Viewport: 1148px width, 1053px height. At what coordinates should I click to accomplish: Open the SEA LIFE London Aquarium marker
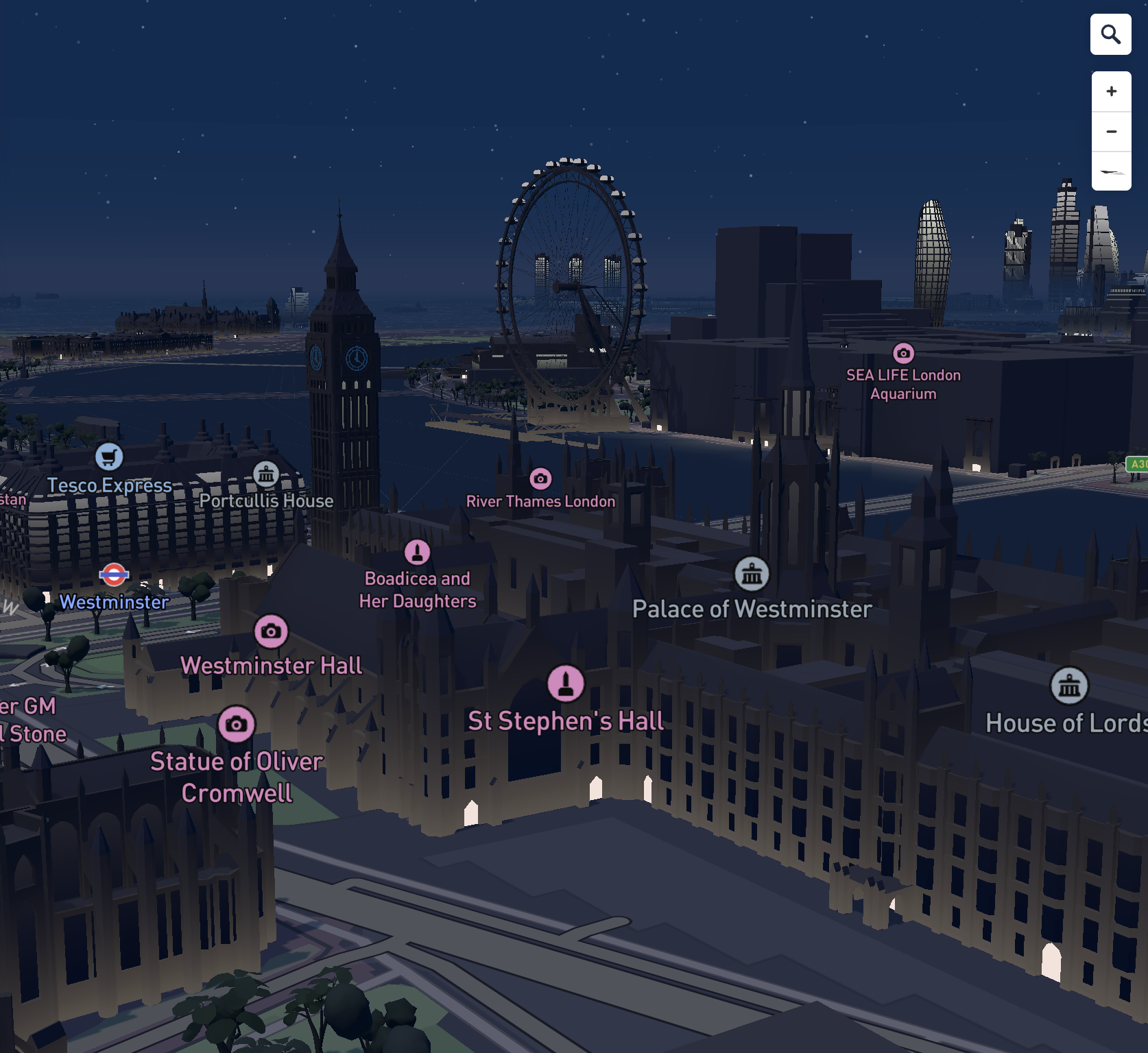tap(903, 353)
